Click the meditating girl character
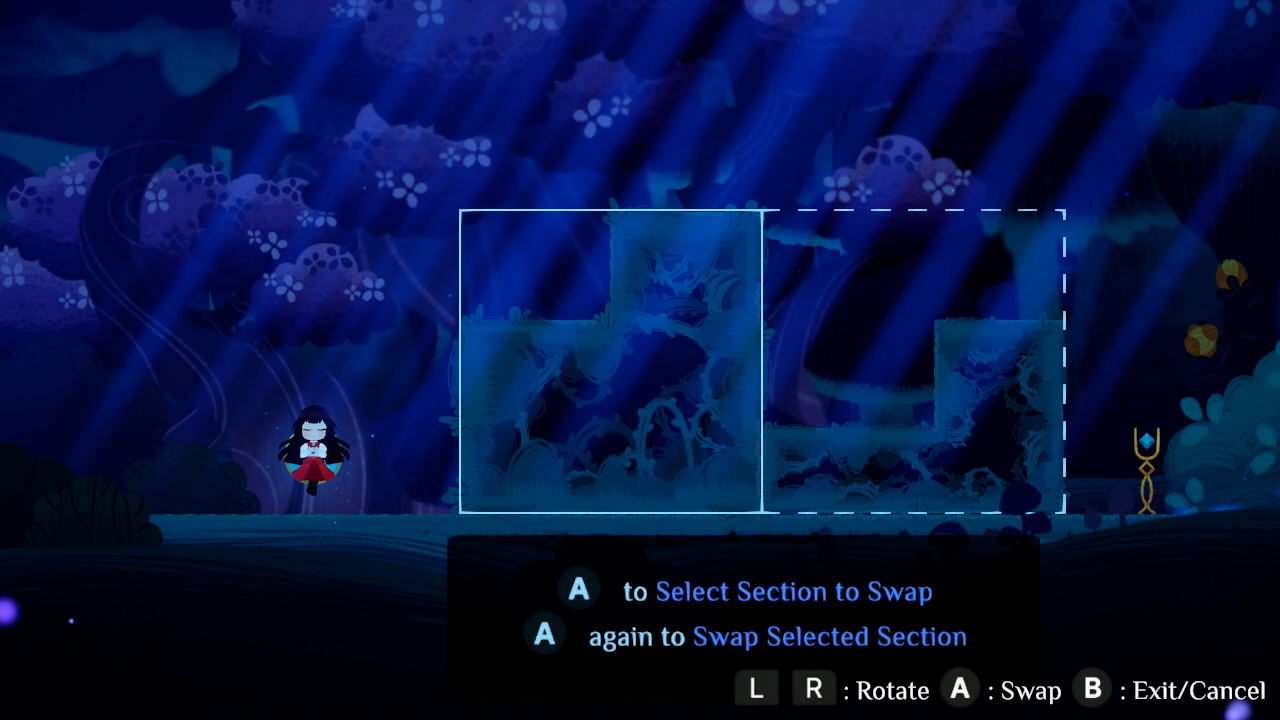 pyautogui.click(x=313, y=450)
